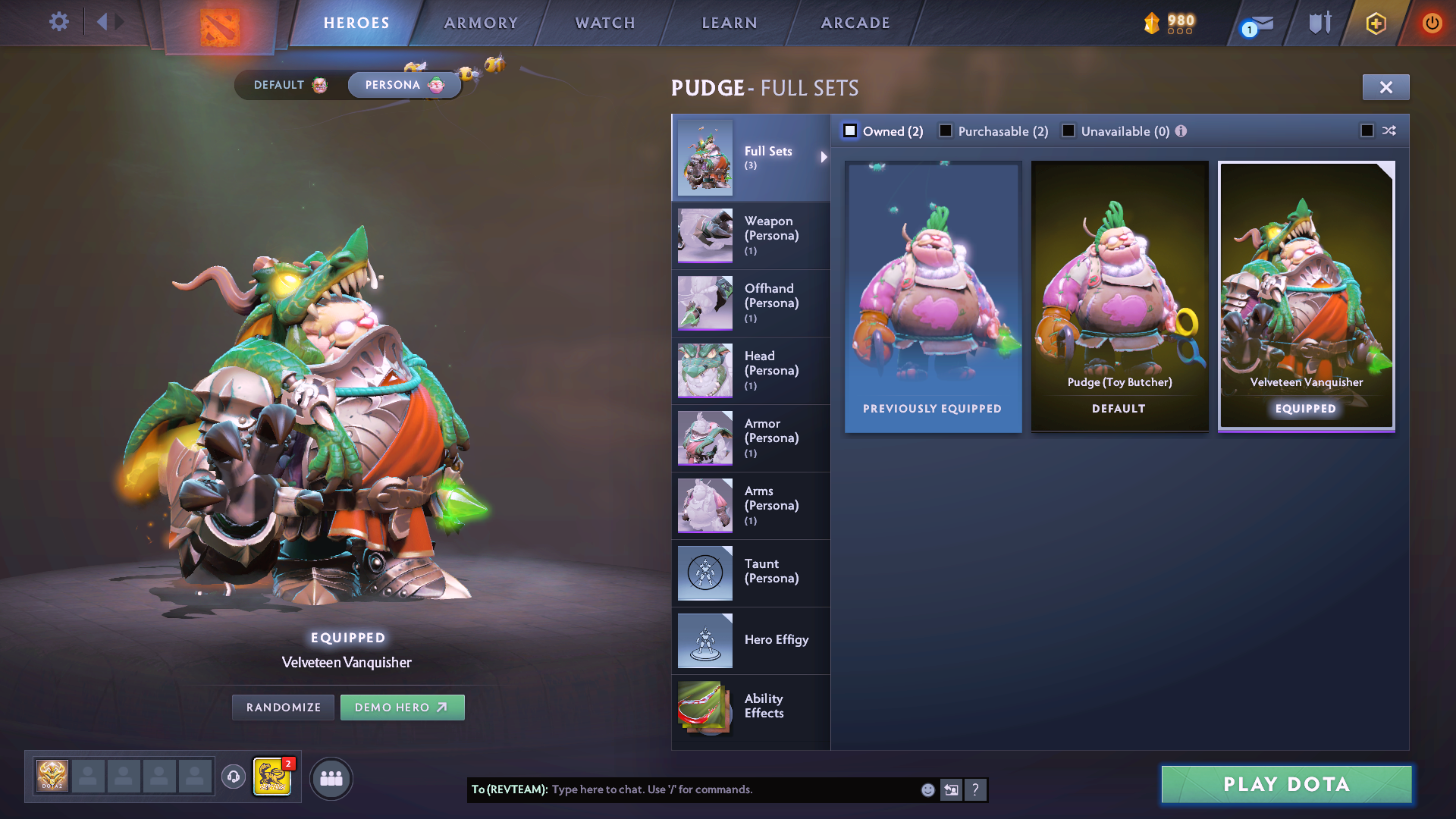The image size is (1456, 819).
Task: Expand Full Sets with its arrow
Action: click(824, 158)
